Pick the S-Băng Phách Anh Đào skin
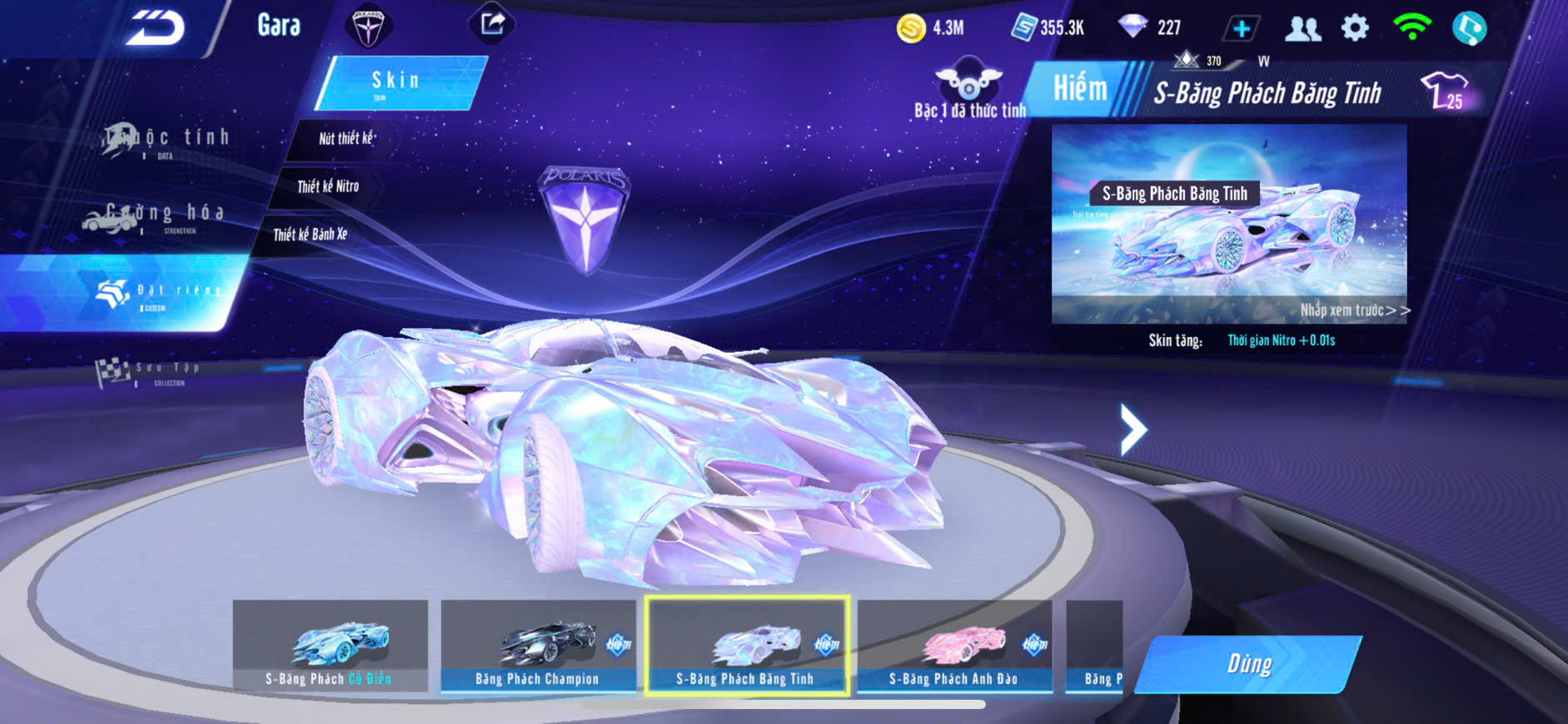1568x724 pixels. pyautogui.click(x=954, y=647)
